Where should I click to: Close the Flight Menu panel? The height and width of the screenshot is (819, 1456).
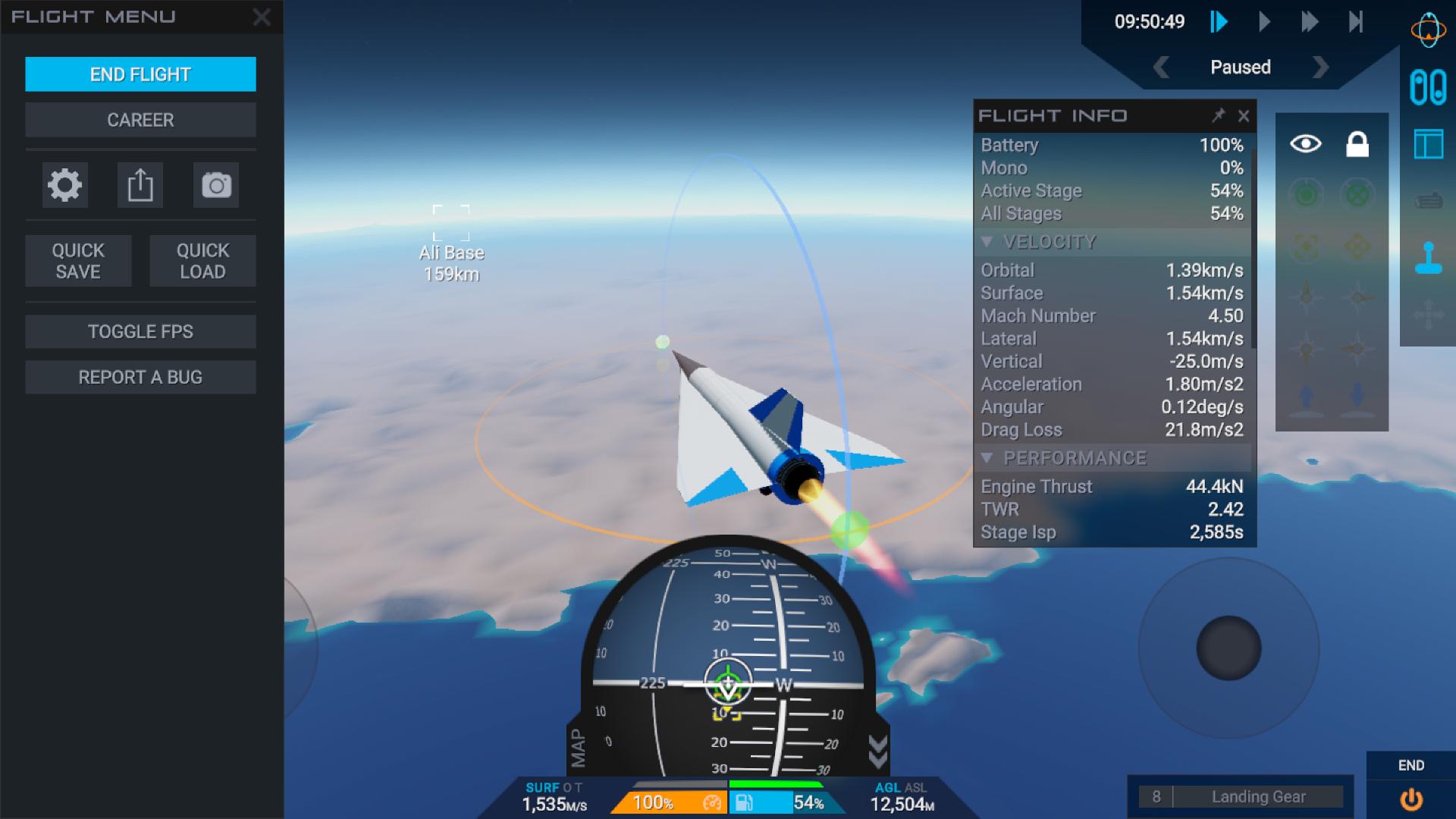[x=262, y=17]
